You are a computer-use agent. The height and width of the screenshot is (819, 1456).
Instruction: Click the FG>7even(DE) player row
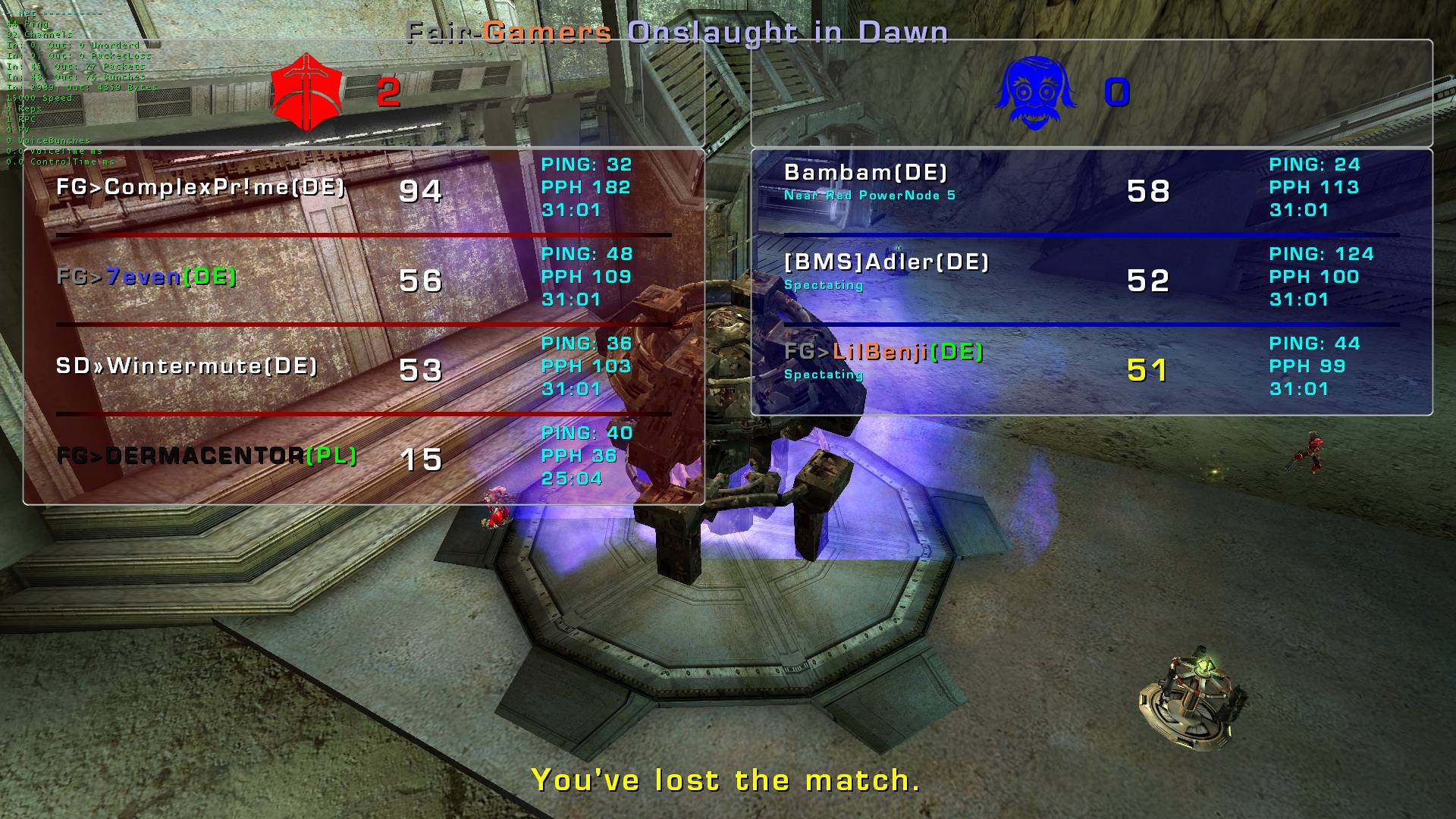(x=146, y=277)
